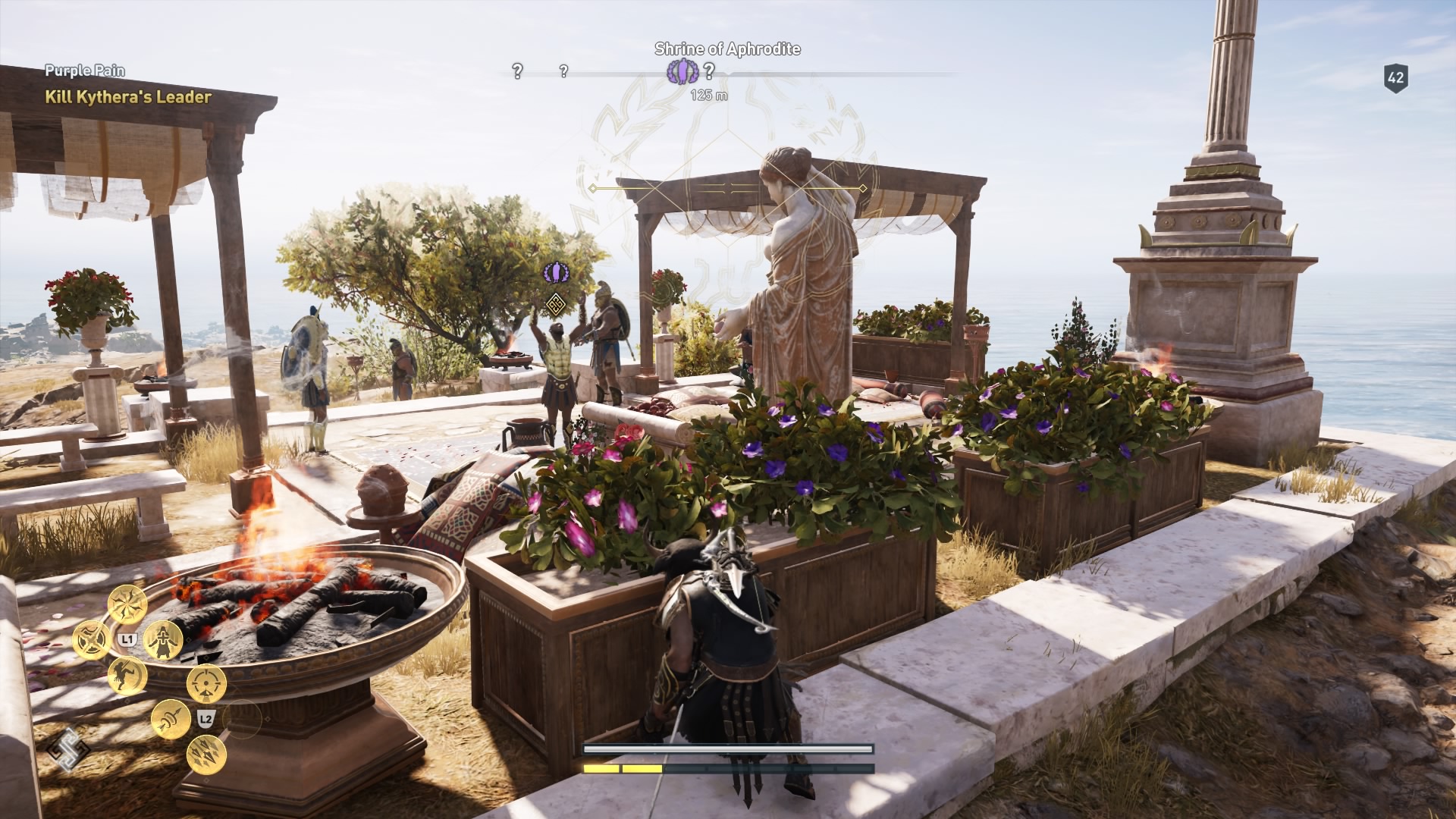1456x819 pixels.
Task: Click the question mark right of the leader marker
Action: point(710,73)
